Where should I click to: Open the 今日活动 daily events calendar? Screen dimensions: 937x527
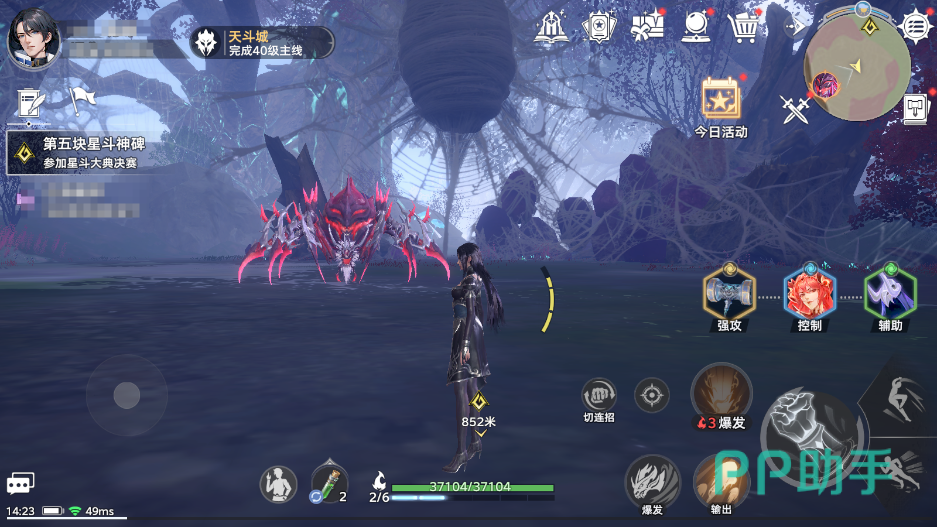[x=720, y=103]
